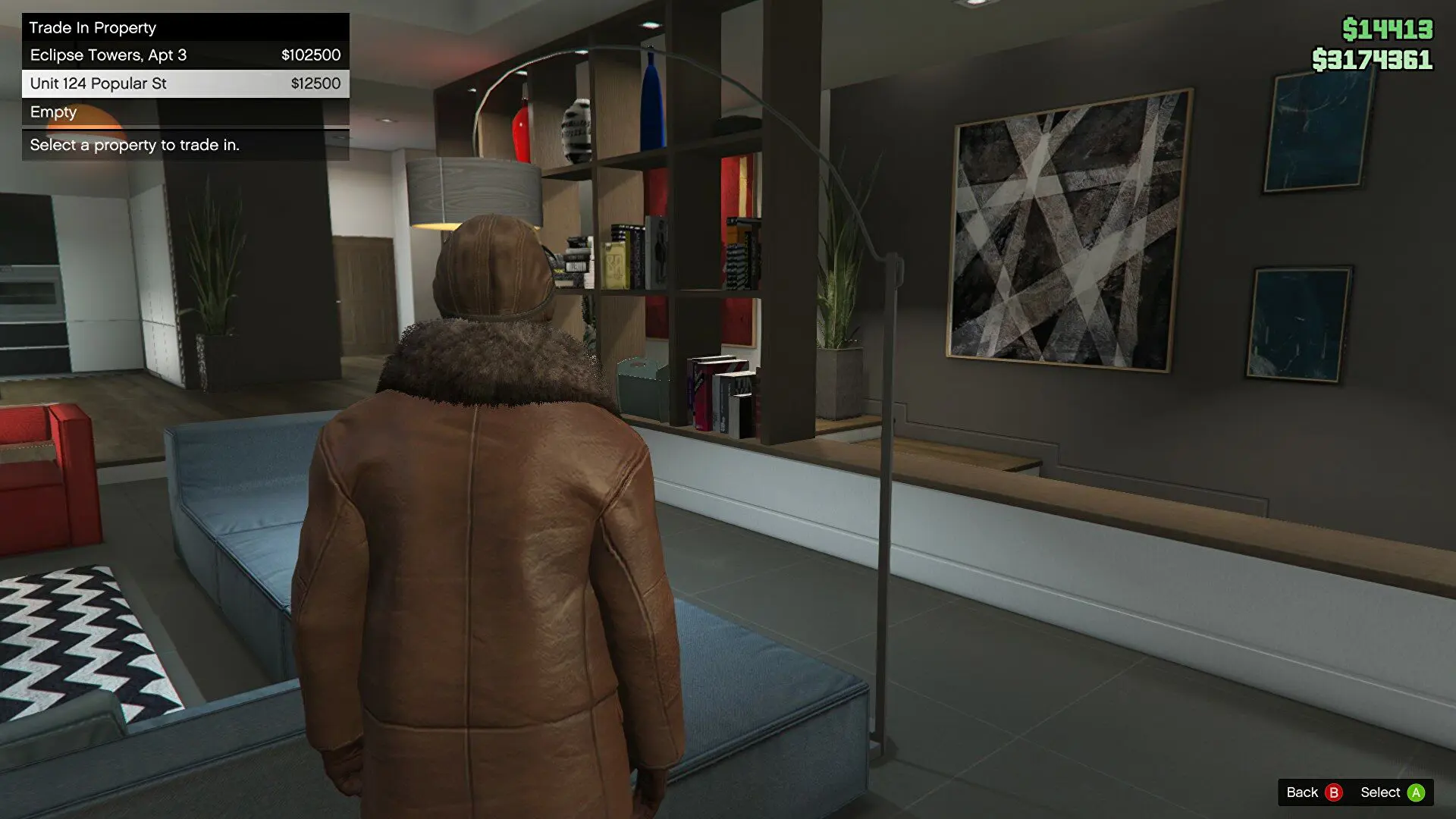Click the highlighted Unit 124 menu row
The image size is (1456, 819).
click(x=184, y=83)
